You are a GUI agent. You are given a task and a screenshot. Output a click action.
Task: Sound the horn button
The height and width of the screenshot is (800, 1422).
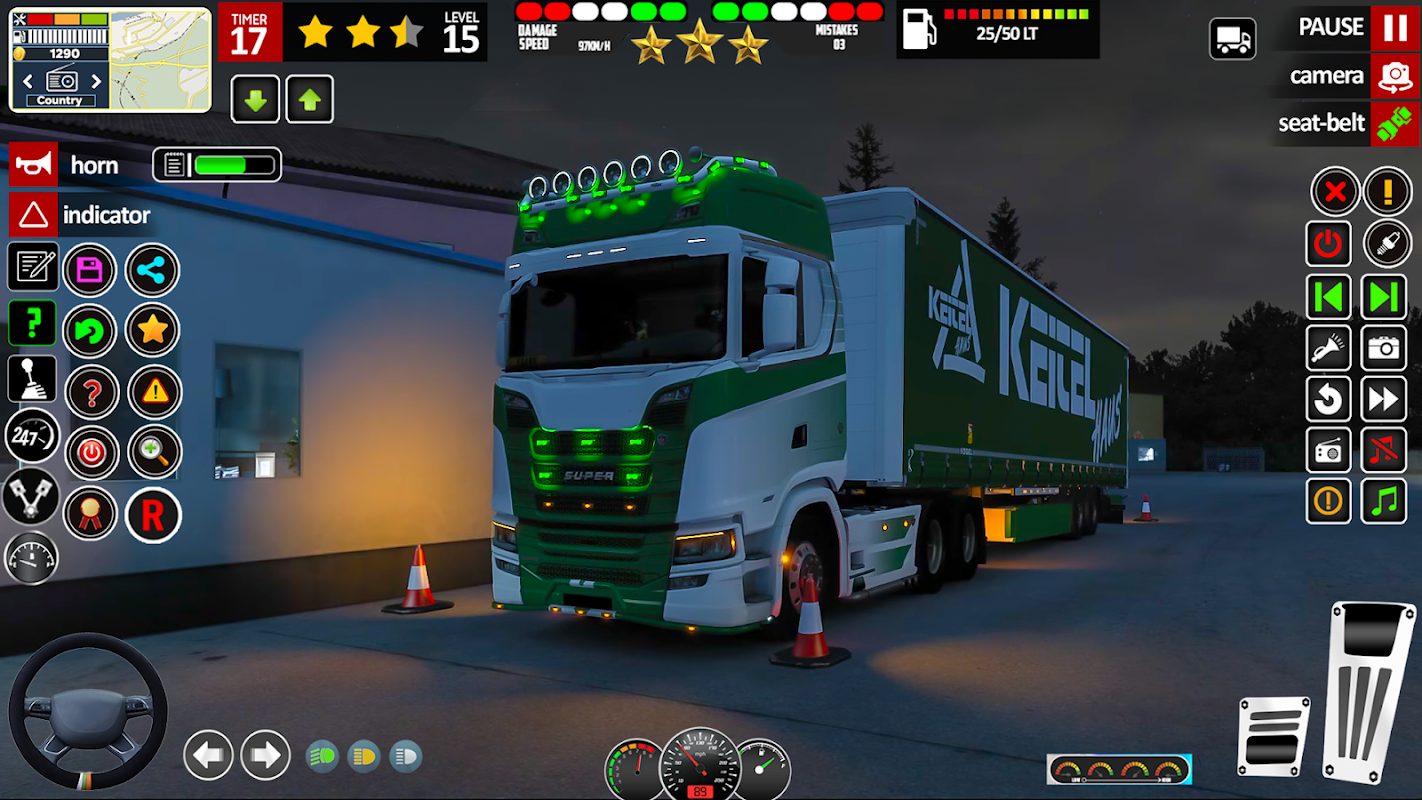(x=33, y=165)
